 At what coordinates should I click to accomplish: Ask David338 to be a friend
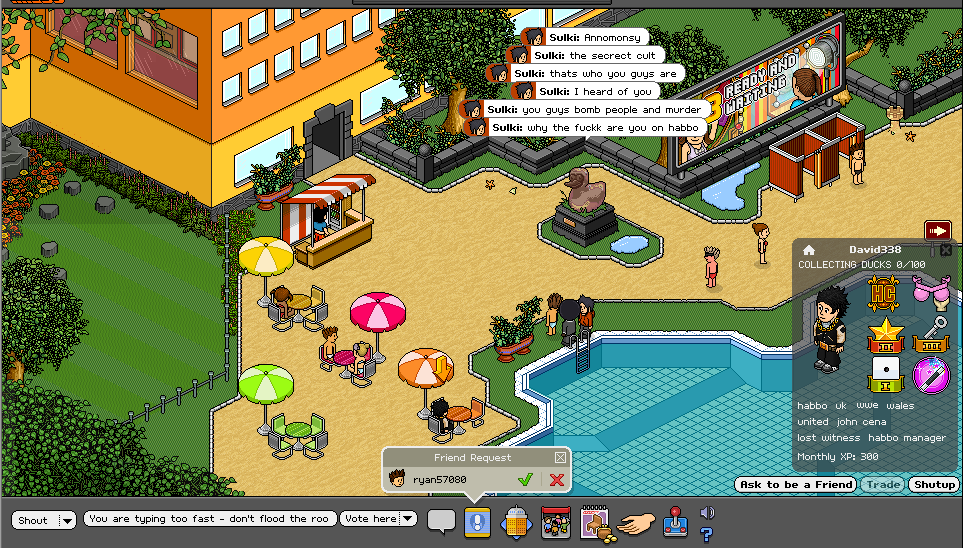point(795,485)
